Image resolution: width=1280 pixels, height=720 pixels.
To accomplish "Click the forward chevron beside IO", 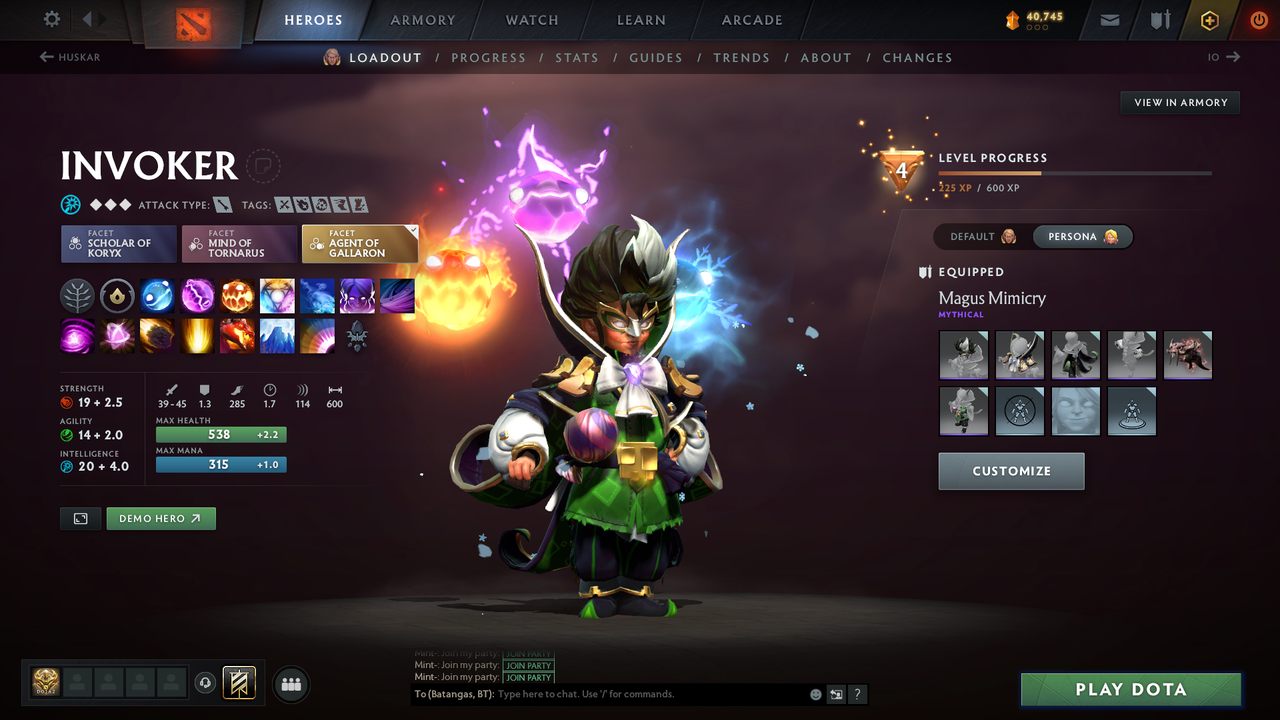I will tap(1235, 57).
